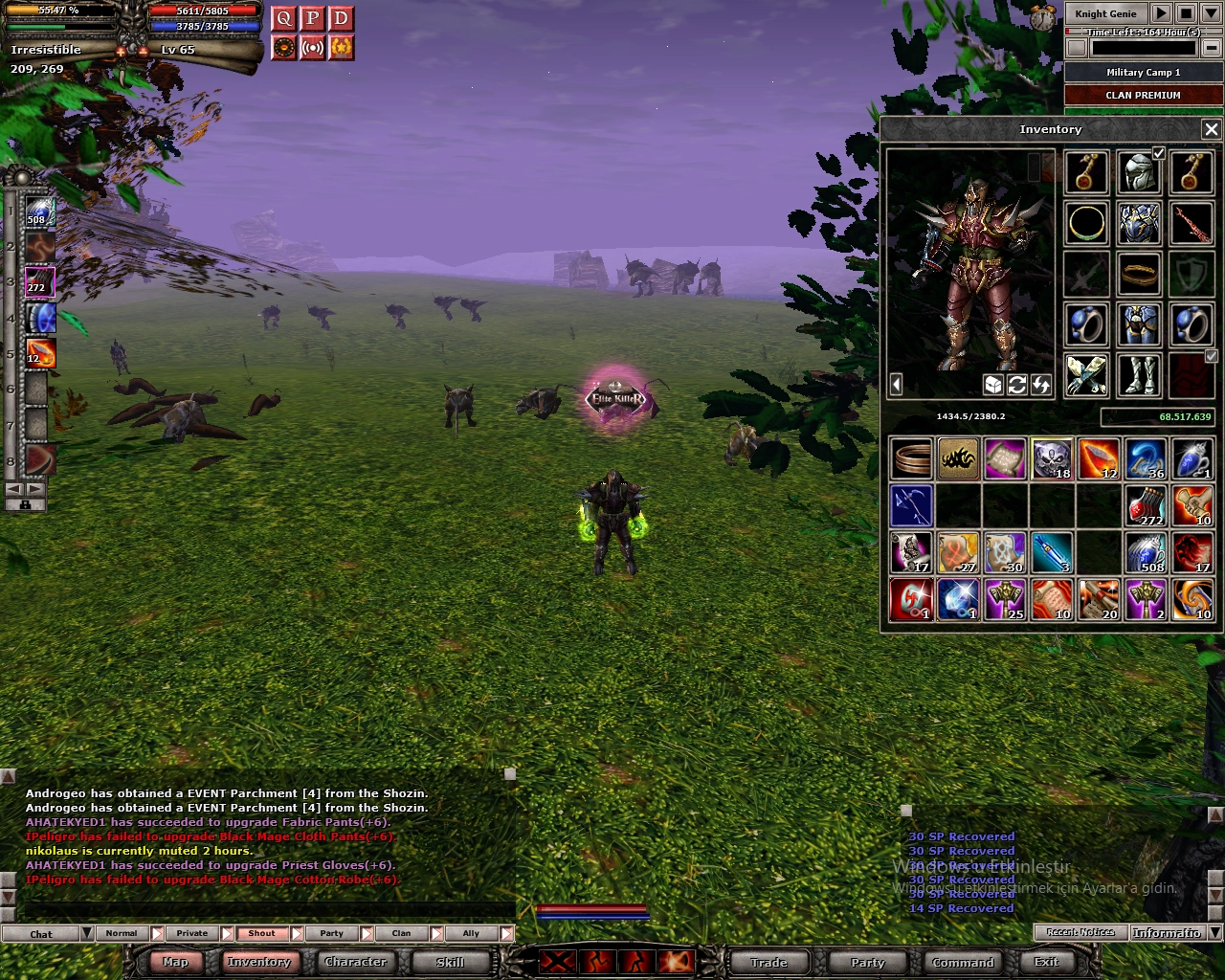Start the Knight Genie play button
The width and height of the screenshot is (1225, 980).
click(x=1160, y=13)
